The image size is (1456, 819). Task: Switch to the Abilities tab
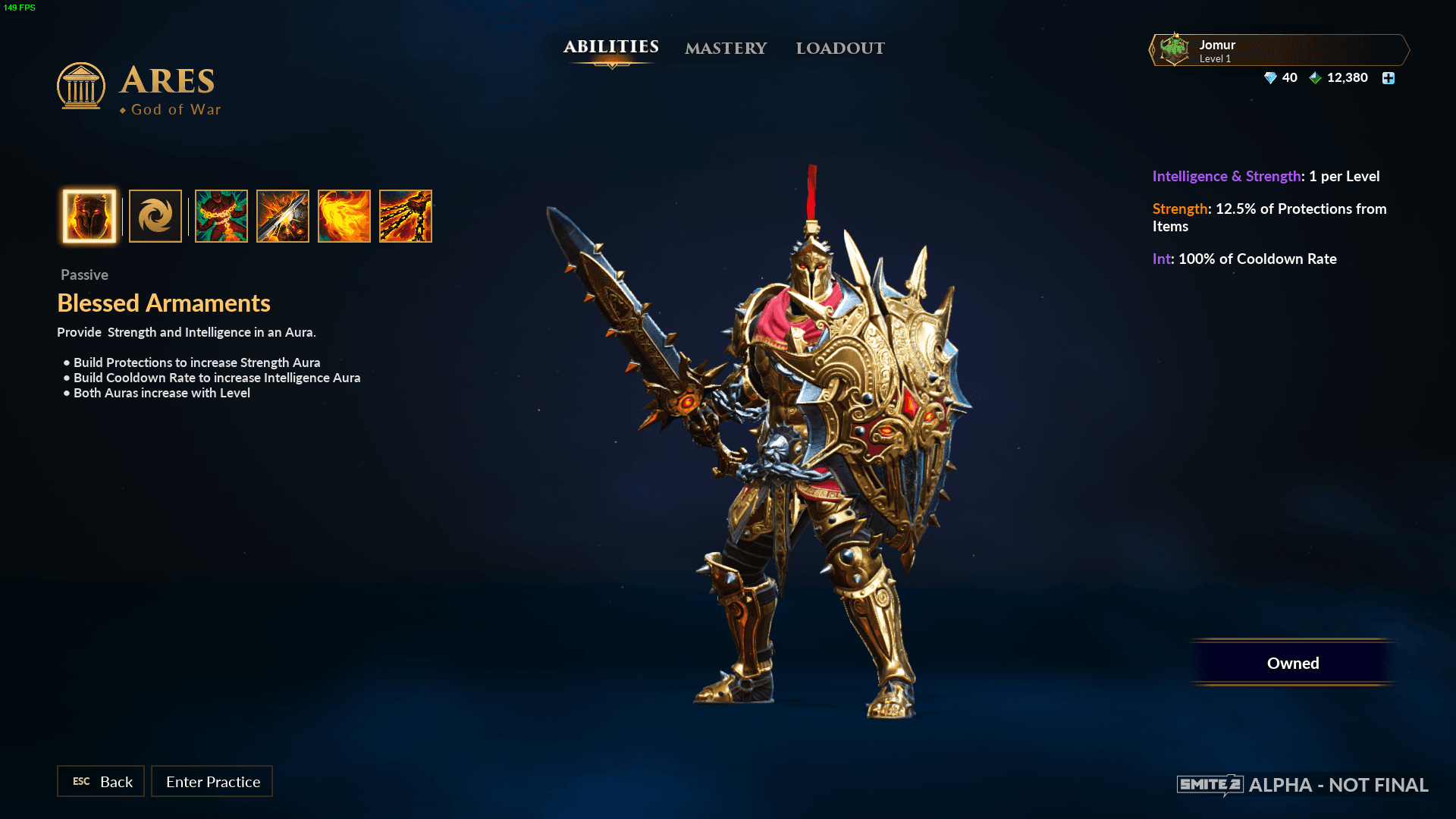(x=610, y=47)
